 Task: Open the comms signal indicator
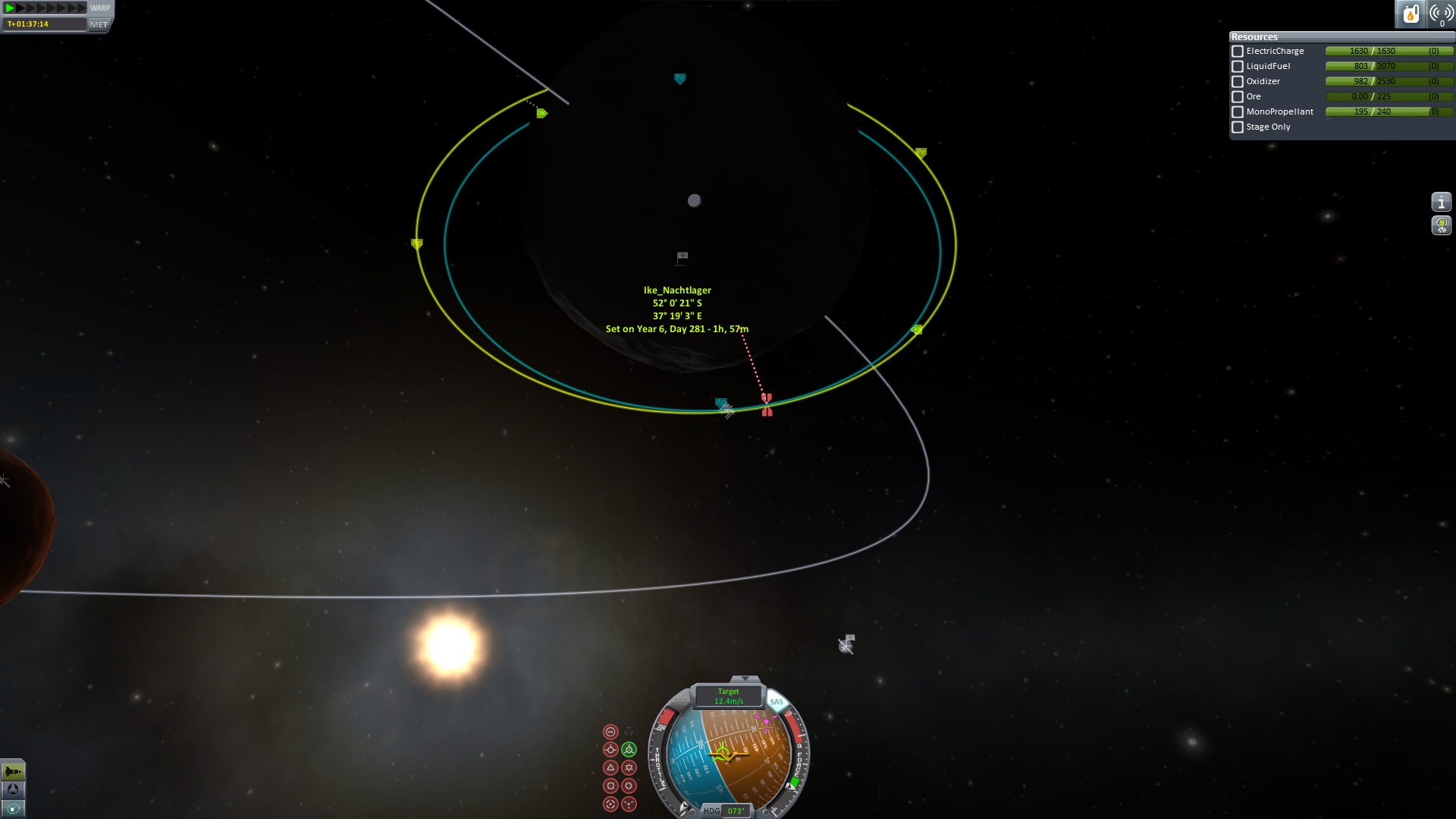point(1441,14)
